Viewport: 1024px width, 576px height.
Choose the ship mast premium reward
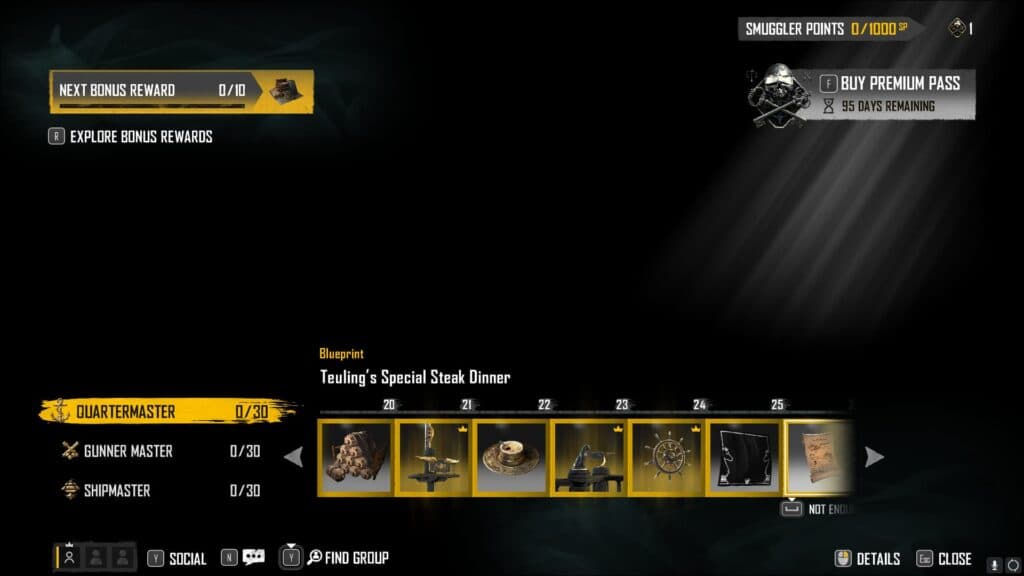point(434,457)
